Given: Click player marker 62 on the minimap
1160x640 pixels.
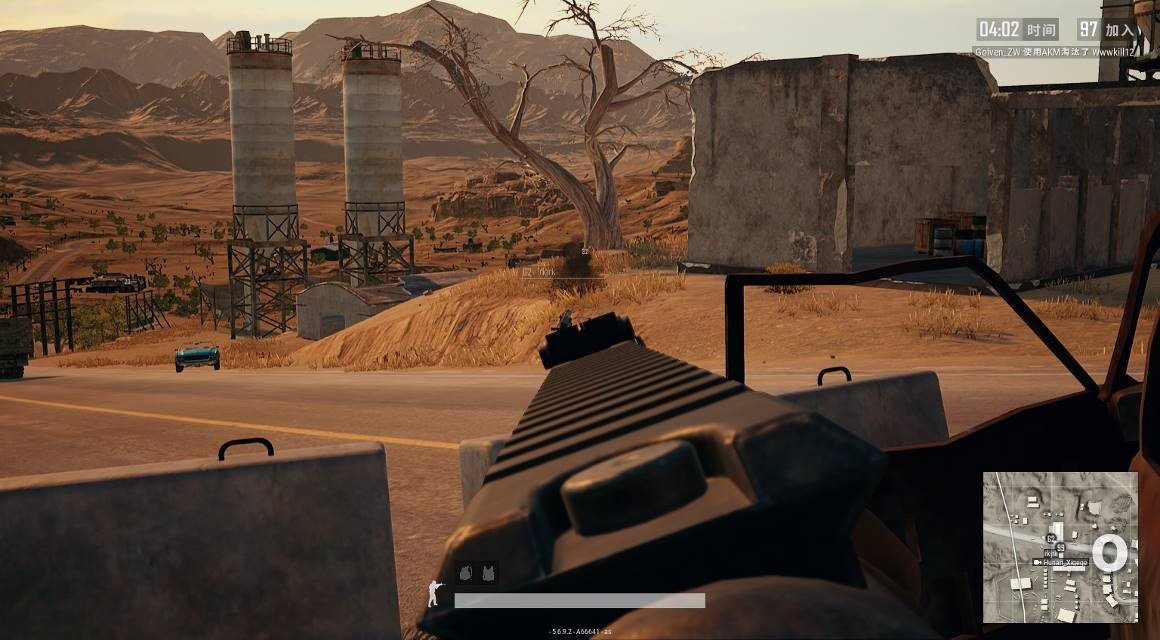Looking at the screenshot, I should click(x=1051, y=539).
